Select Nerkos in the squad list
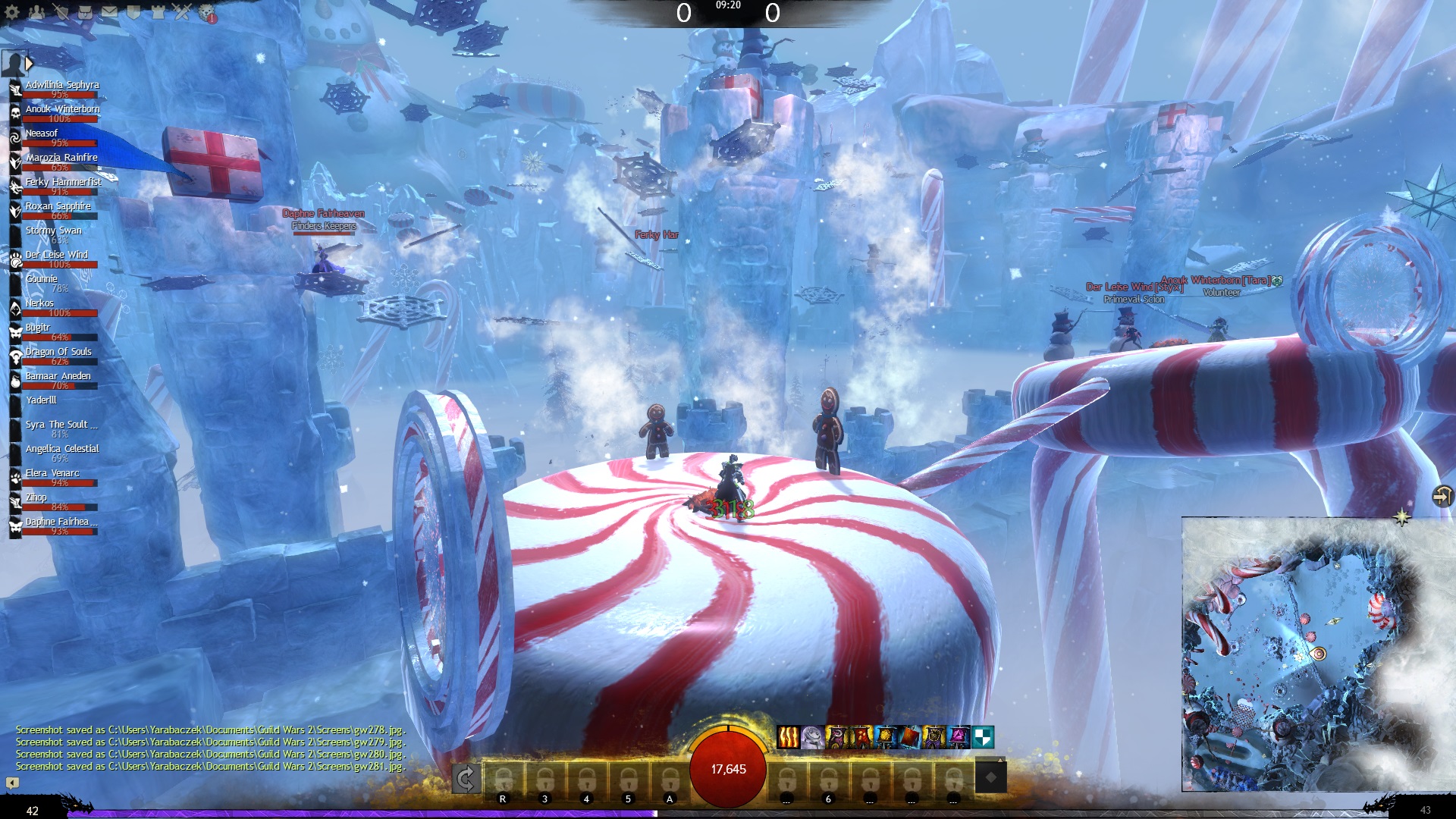The height and width of the screenshot is (819, 1456). click(x=39, y=303)
